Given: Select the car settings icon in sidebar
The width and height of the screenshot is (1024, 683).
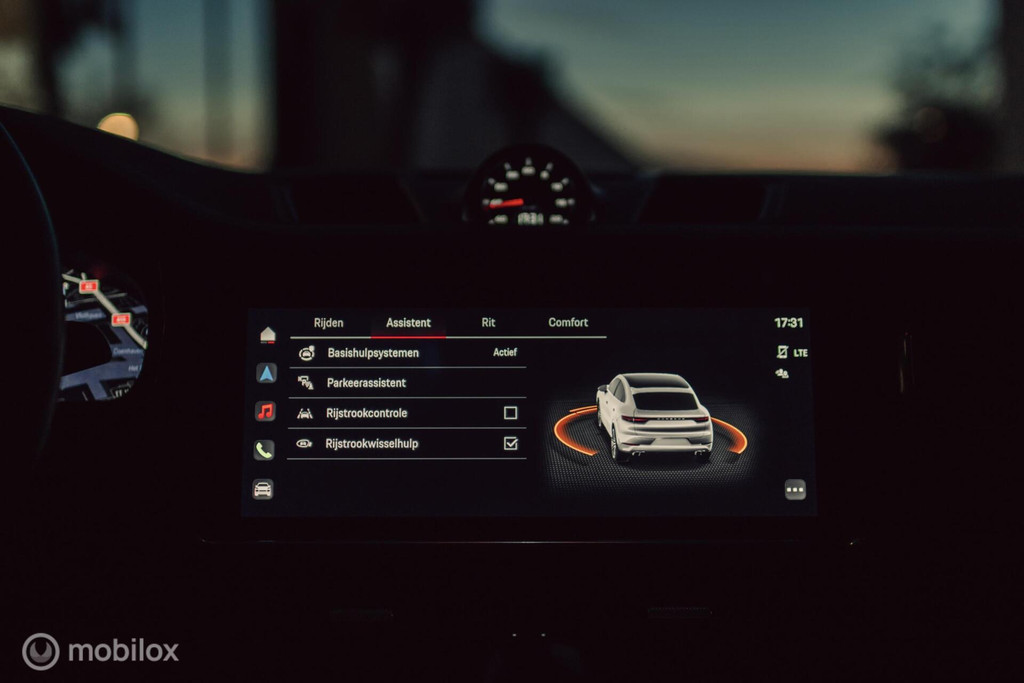Looking at the screenshot, I should [x=263, y=489].
